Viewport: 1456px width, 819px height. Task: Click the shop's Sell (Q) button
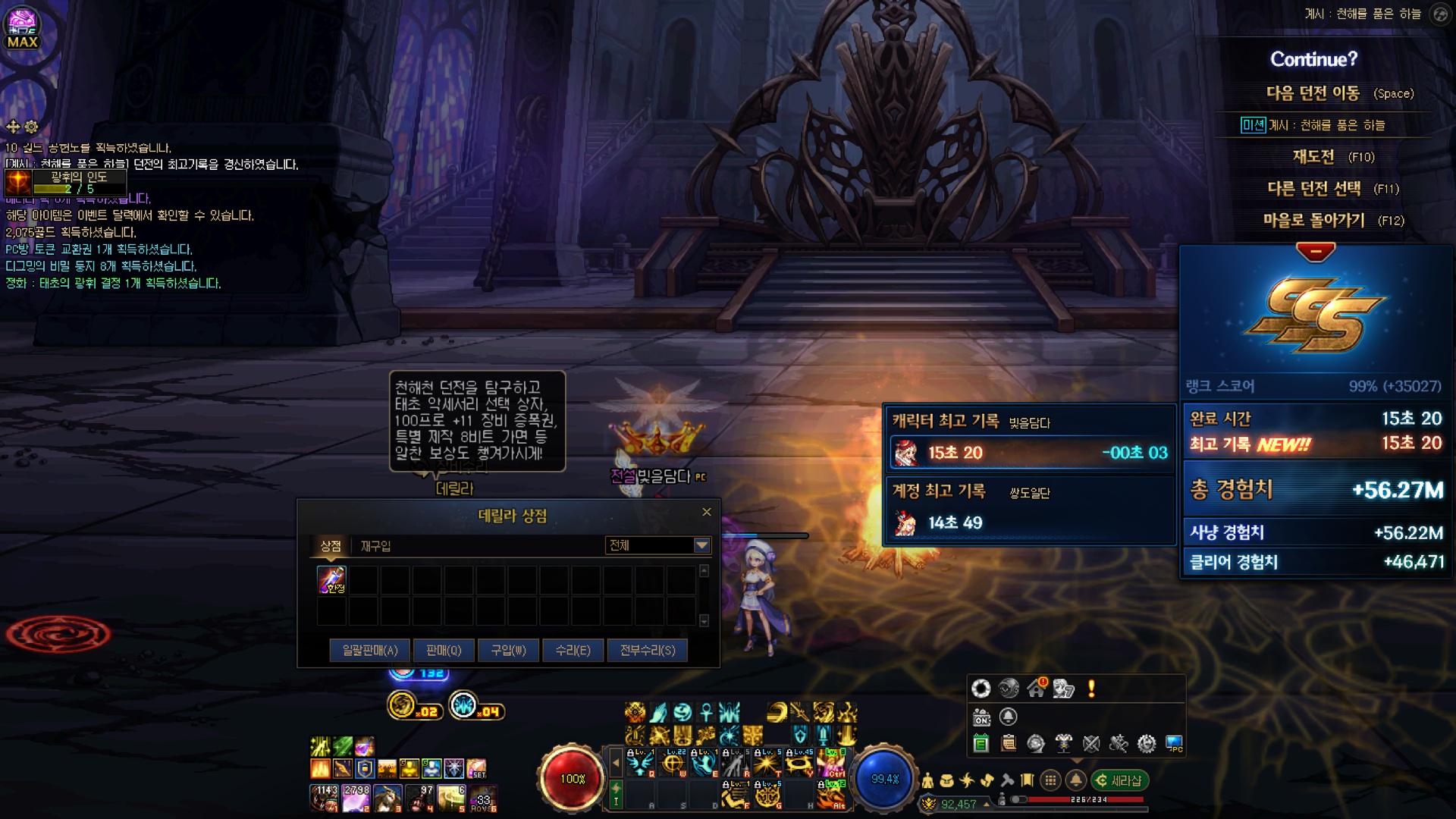tap(444, 650)
